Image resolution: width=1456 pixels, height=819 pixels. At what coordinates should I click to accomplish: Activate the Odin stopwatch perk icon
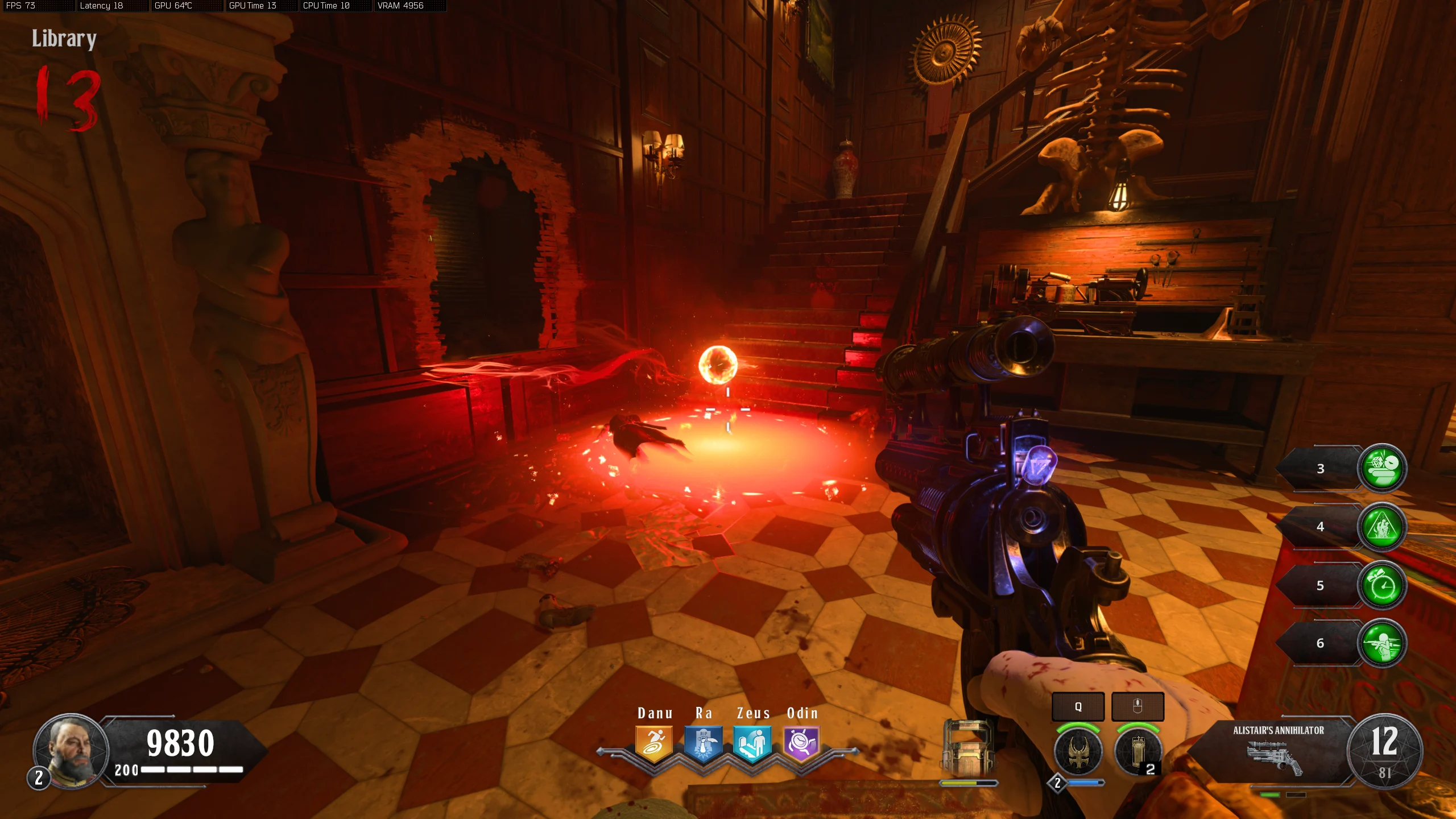801,744
